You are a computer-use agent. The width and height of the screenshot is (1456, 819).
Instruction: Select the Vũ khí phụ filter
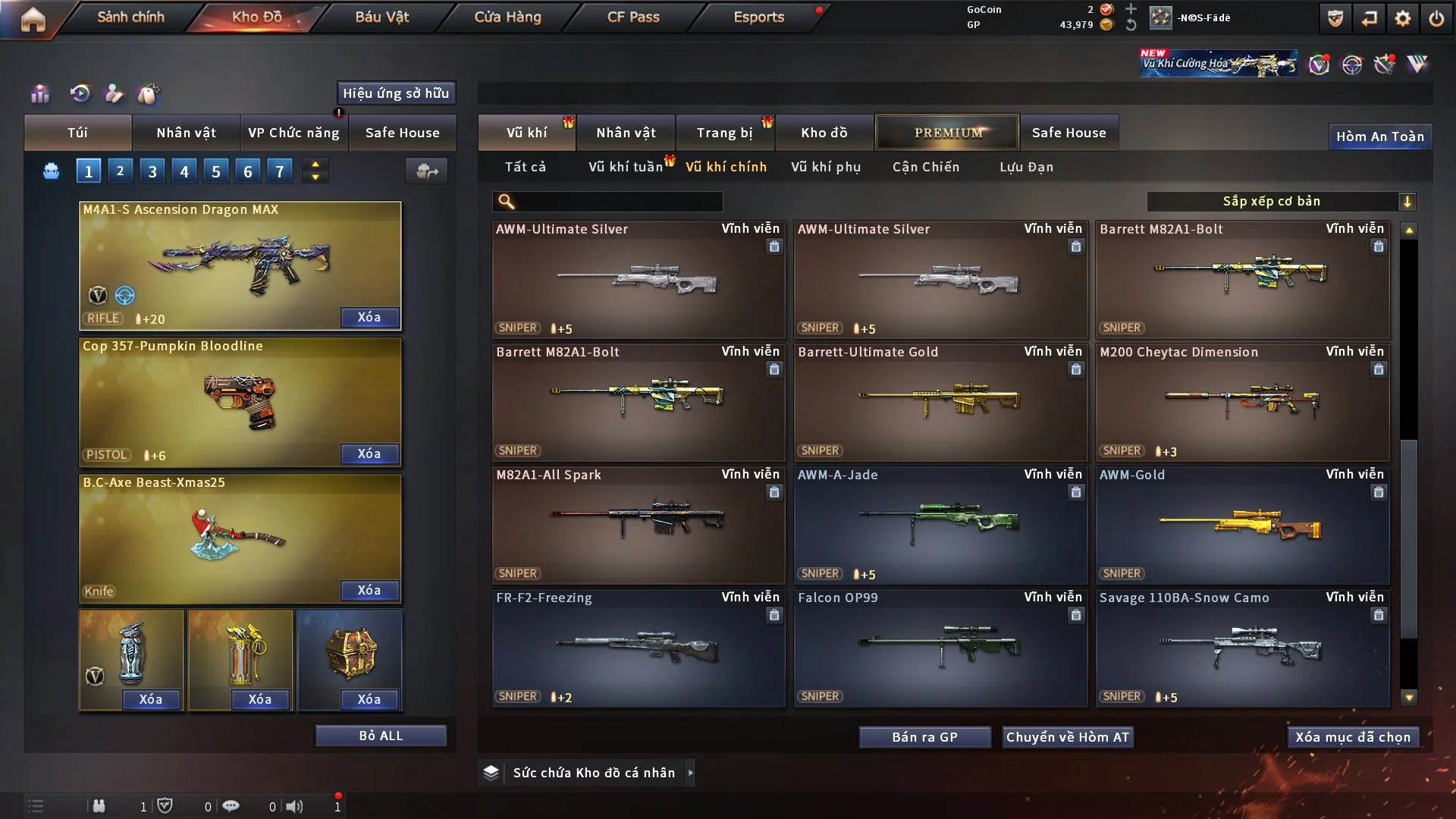826,167
